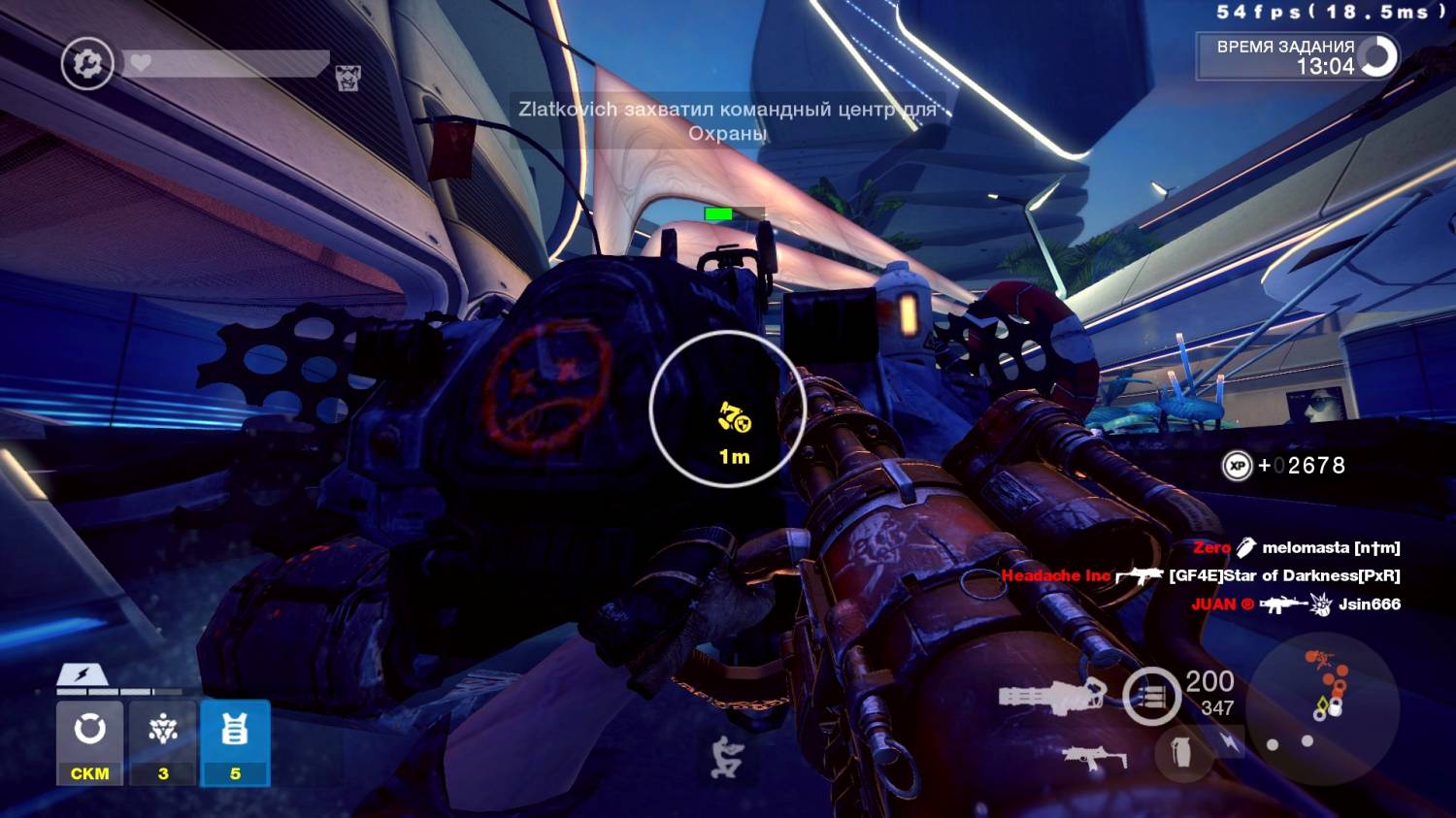This screenshot has width=1456, height=818.
Task: Click the team emblem beside the health bar
Action: (347, 78)
